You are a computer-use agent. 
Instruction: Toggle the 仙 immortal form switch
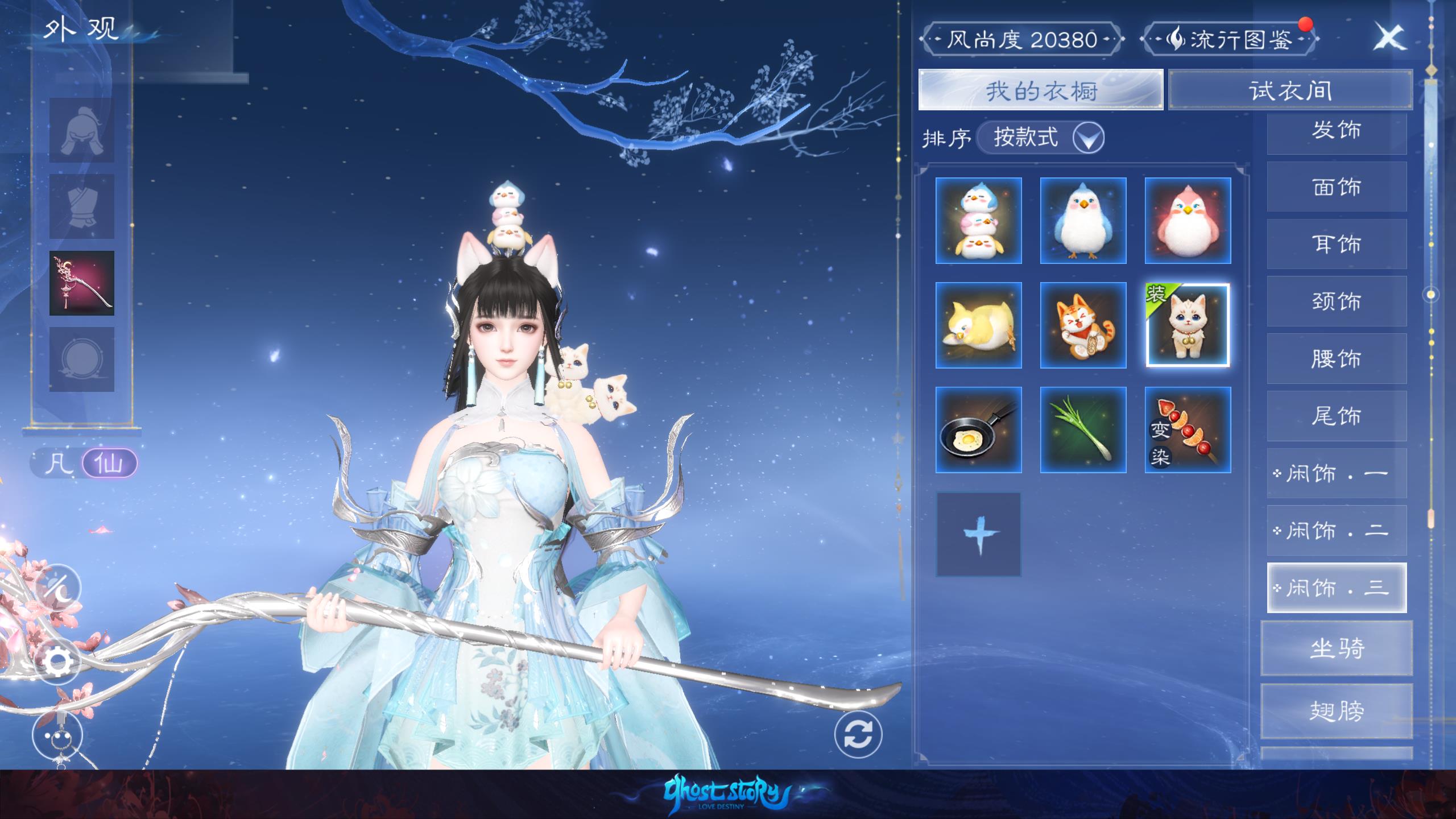pos(109,463)
